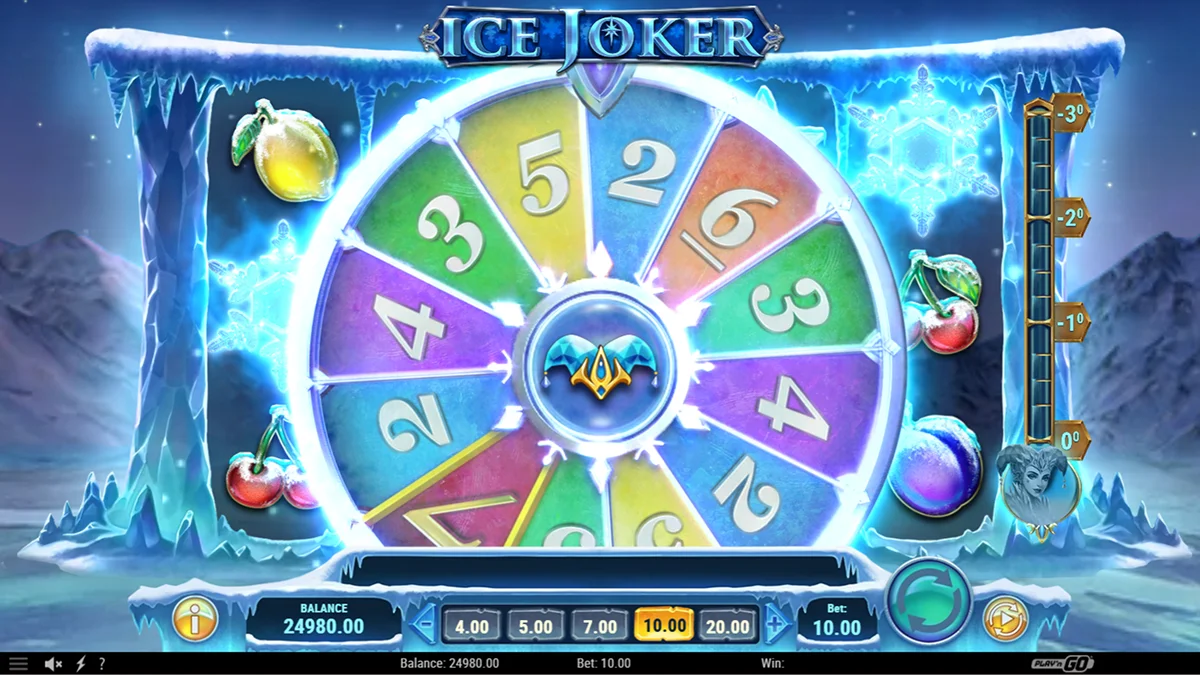The height and width of the screenshot is (675, 1200).
Task: Choose the 5.00 bet amount
Action: click(x=536, y=627)
